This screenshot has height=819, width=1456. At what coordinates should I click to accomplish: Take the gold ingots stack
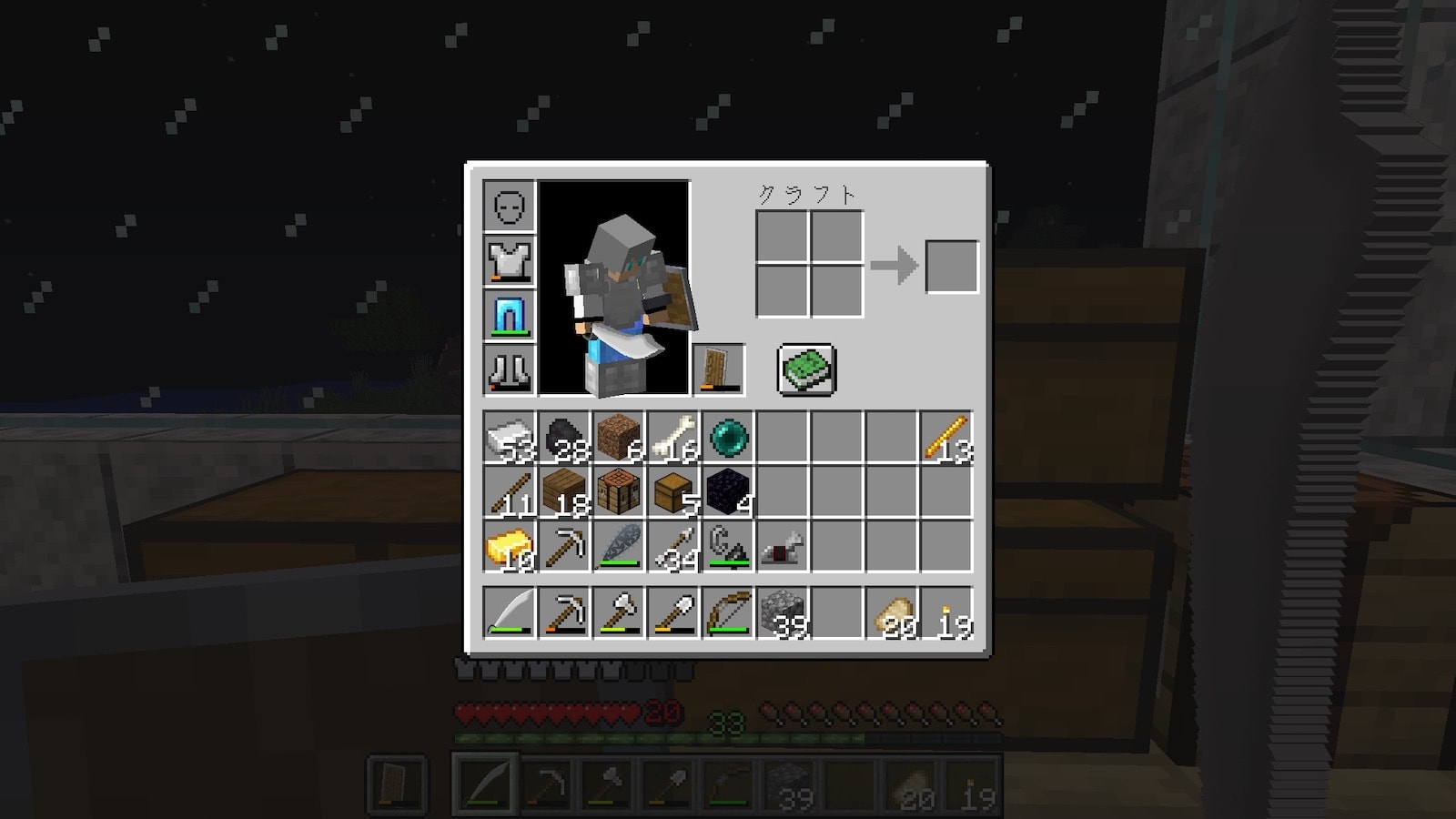tap(510, 547)
